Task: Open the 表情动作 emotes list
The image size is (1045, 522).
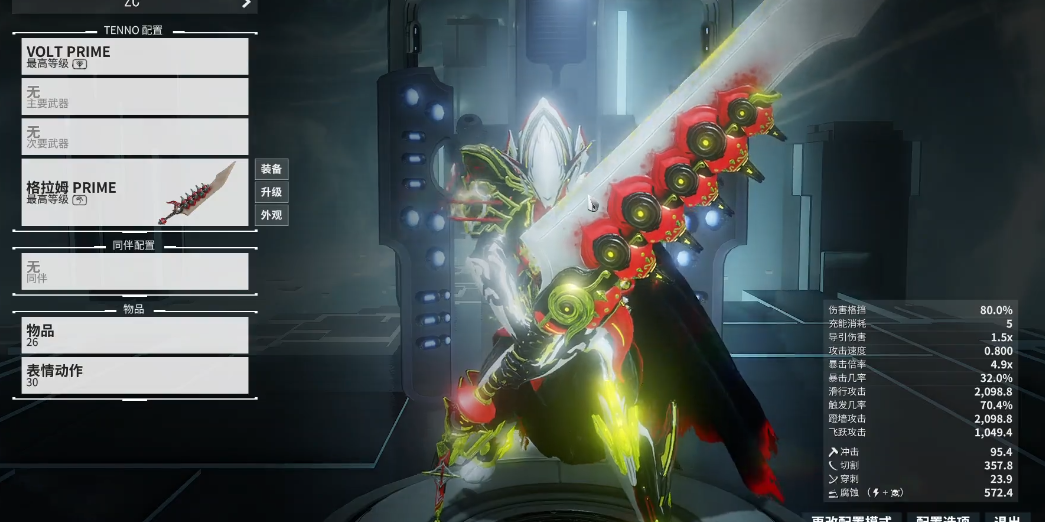Action: [x=134, y=375]
